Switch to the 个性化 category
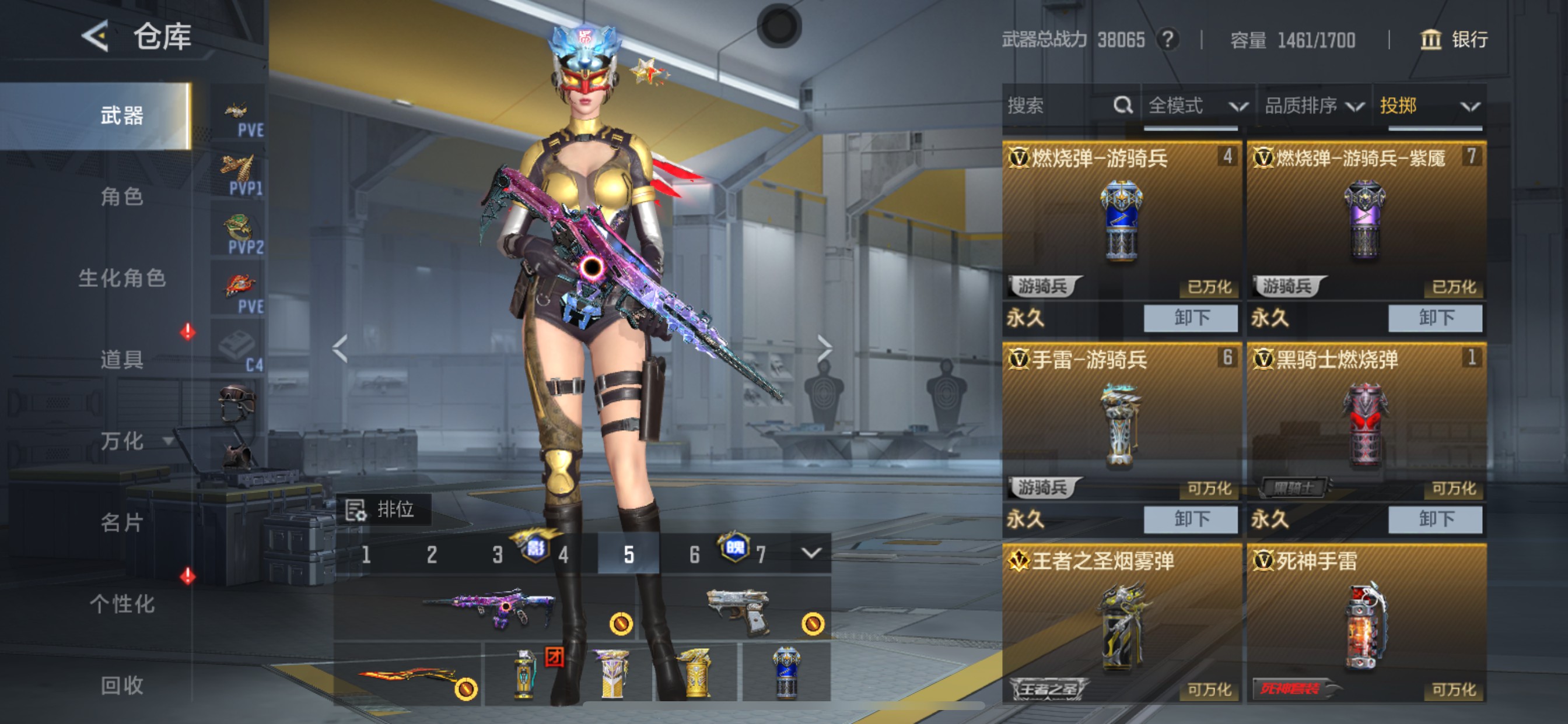 click(122, 603)
